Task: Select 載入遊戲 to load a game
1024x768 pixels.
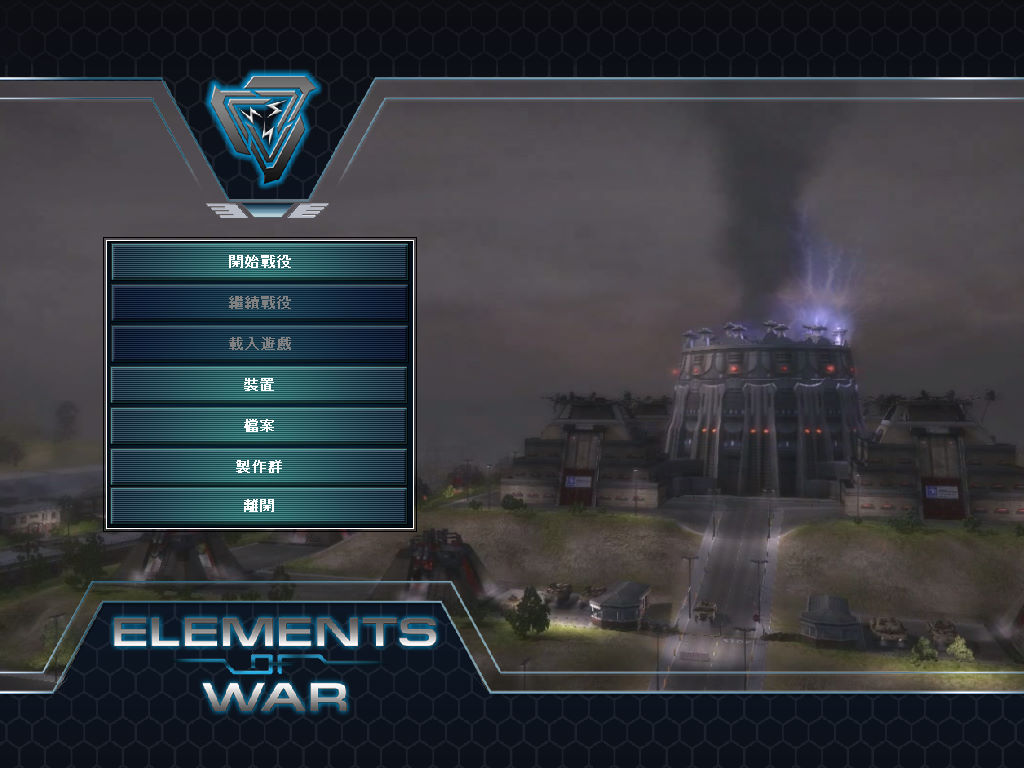Action: [x=259, y=344]
